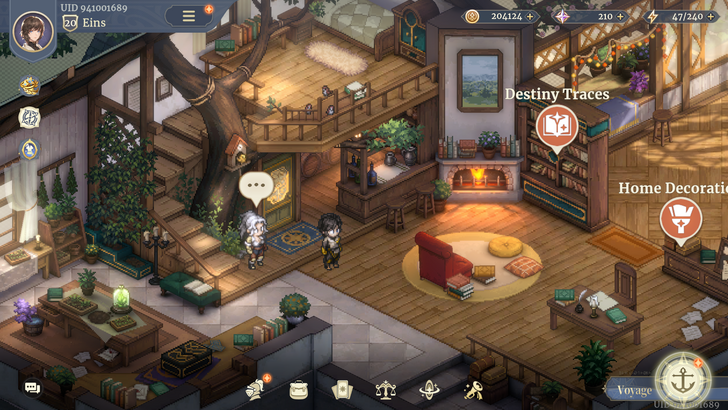Select the blue oval badge icon
Screen dimensions: 728x410
point(29,150)
